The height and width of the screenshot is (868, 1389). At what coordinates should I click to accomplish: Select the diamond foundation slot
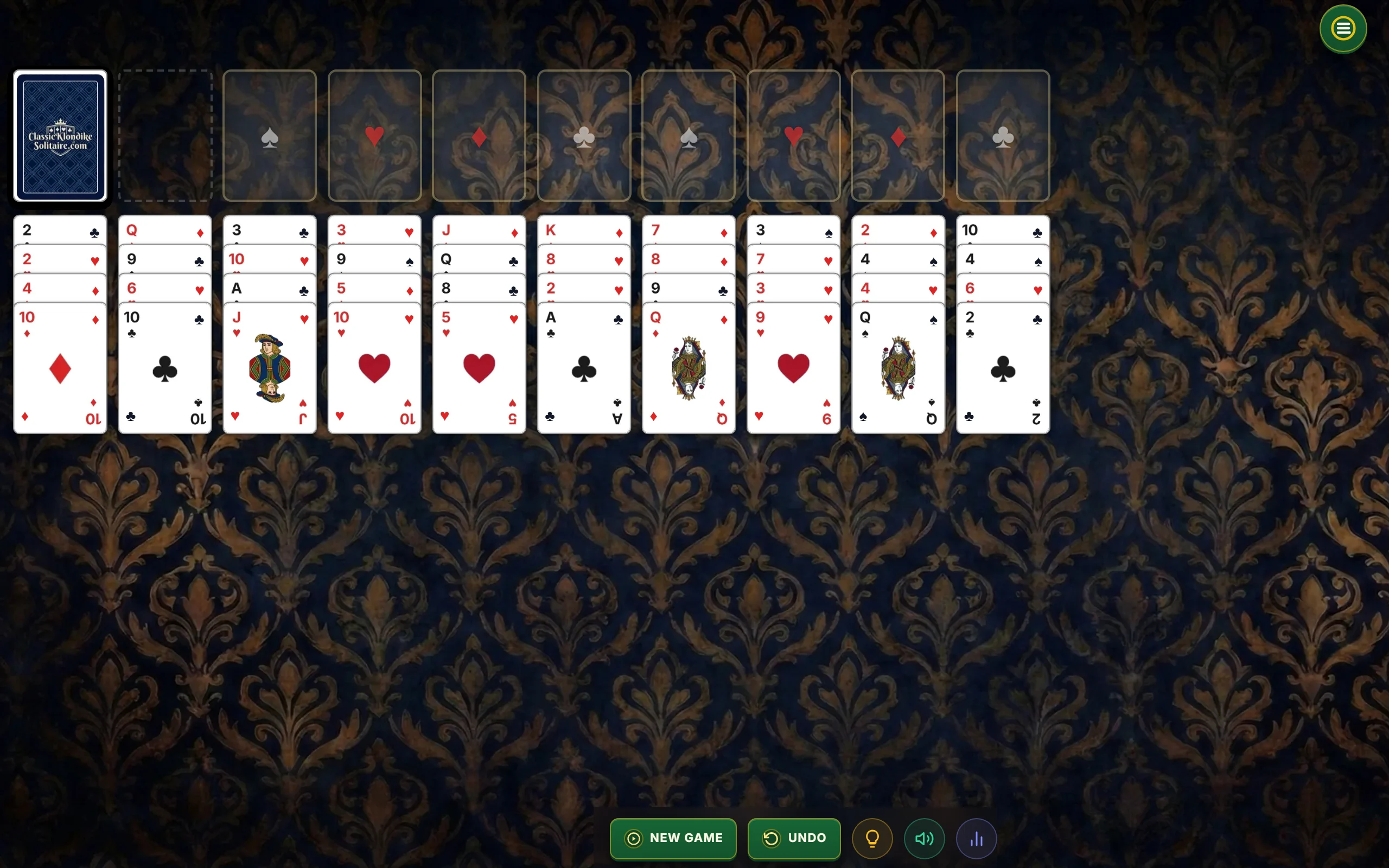479,136
